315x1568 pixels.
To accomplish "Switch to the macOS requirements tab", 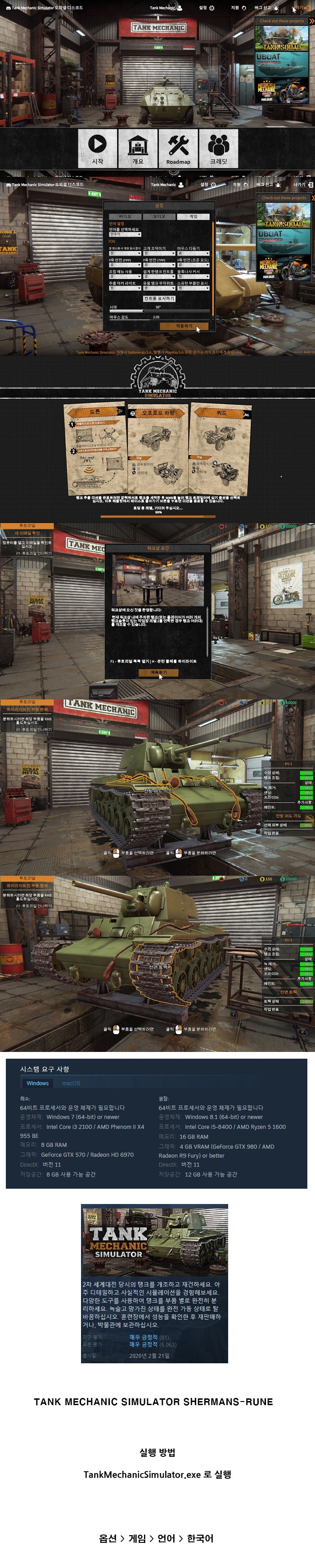I will pos(71,1083).
